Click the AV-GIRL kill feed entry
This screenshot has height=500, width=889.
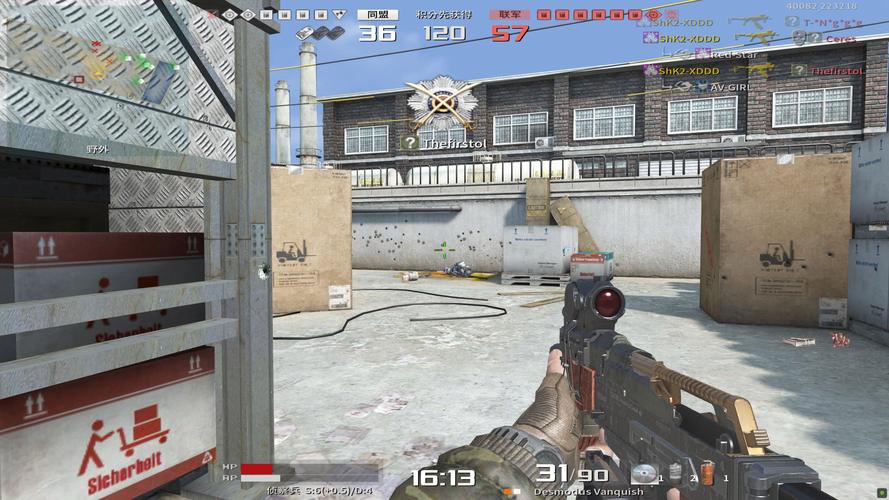731,86
